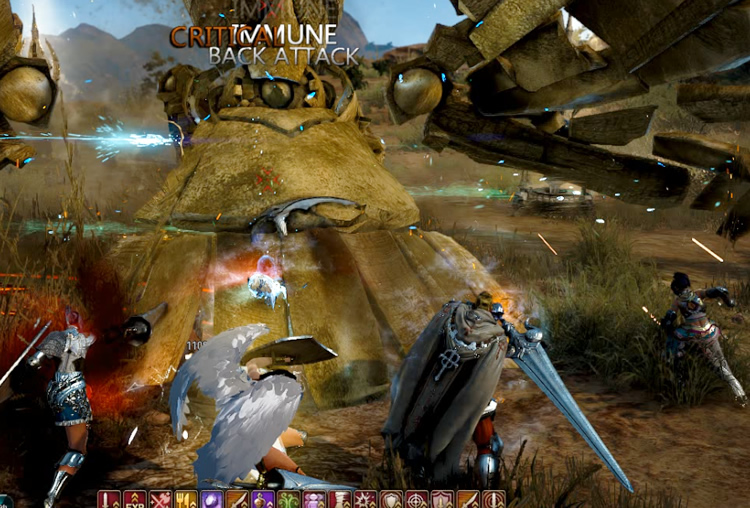This screenshot has width=750, height=508.
Task: Select the pink figure buff icon
Action: (312, 499)
